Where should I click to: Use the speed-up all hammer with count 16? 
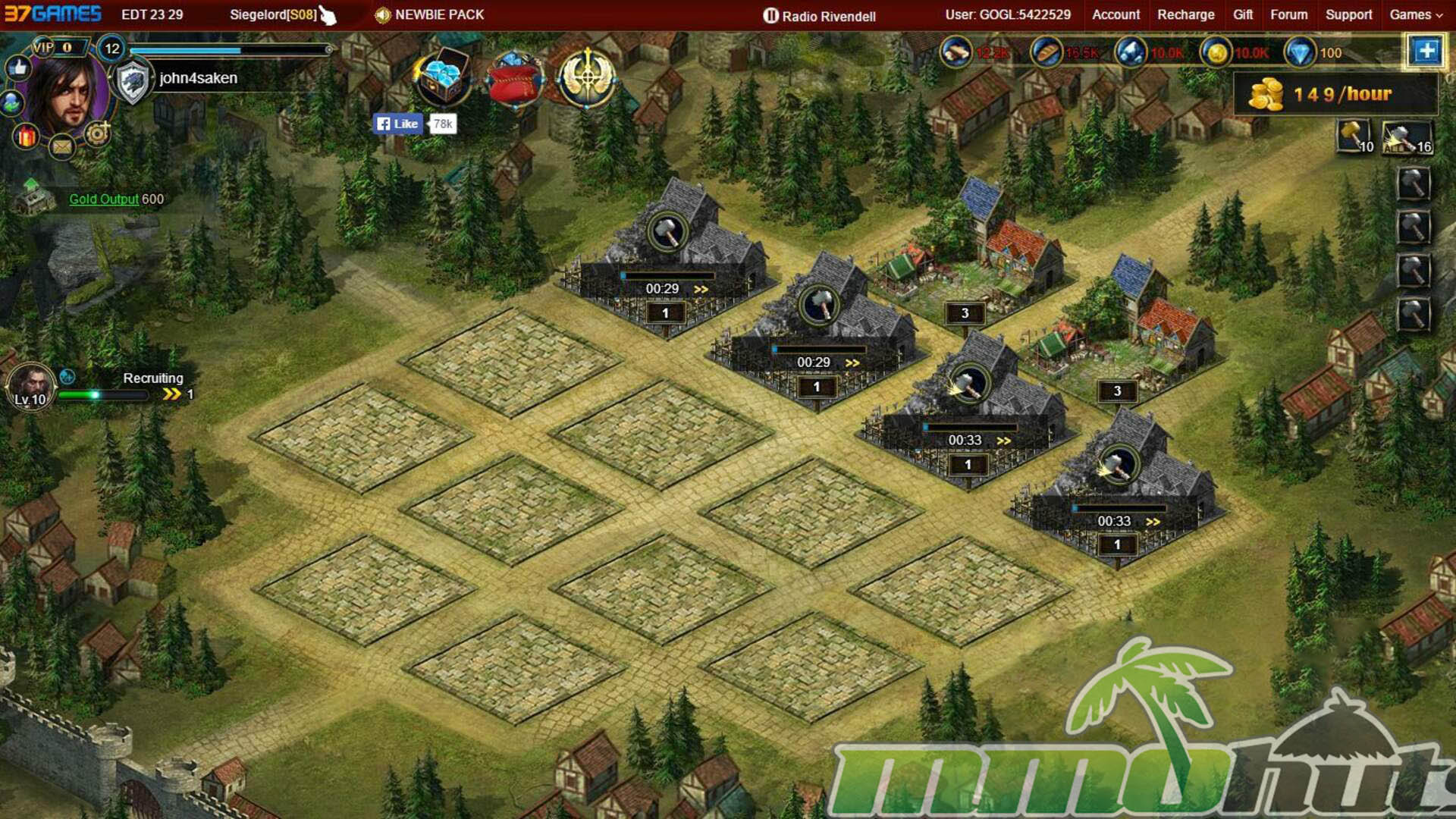(x=1407, y=137)
